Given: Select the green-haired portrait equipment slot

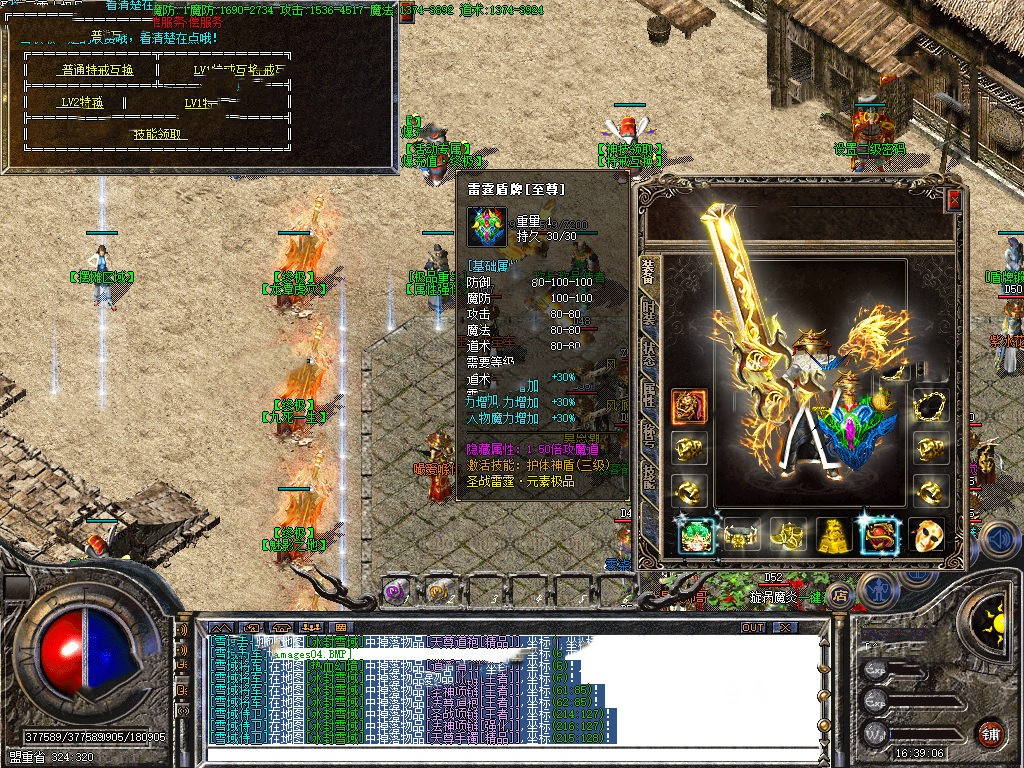Looking at the screenshot, I should (696, 537).
